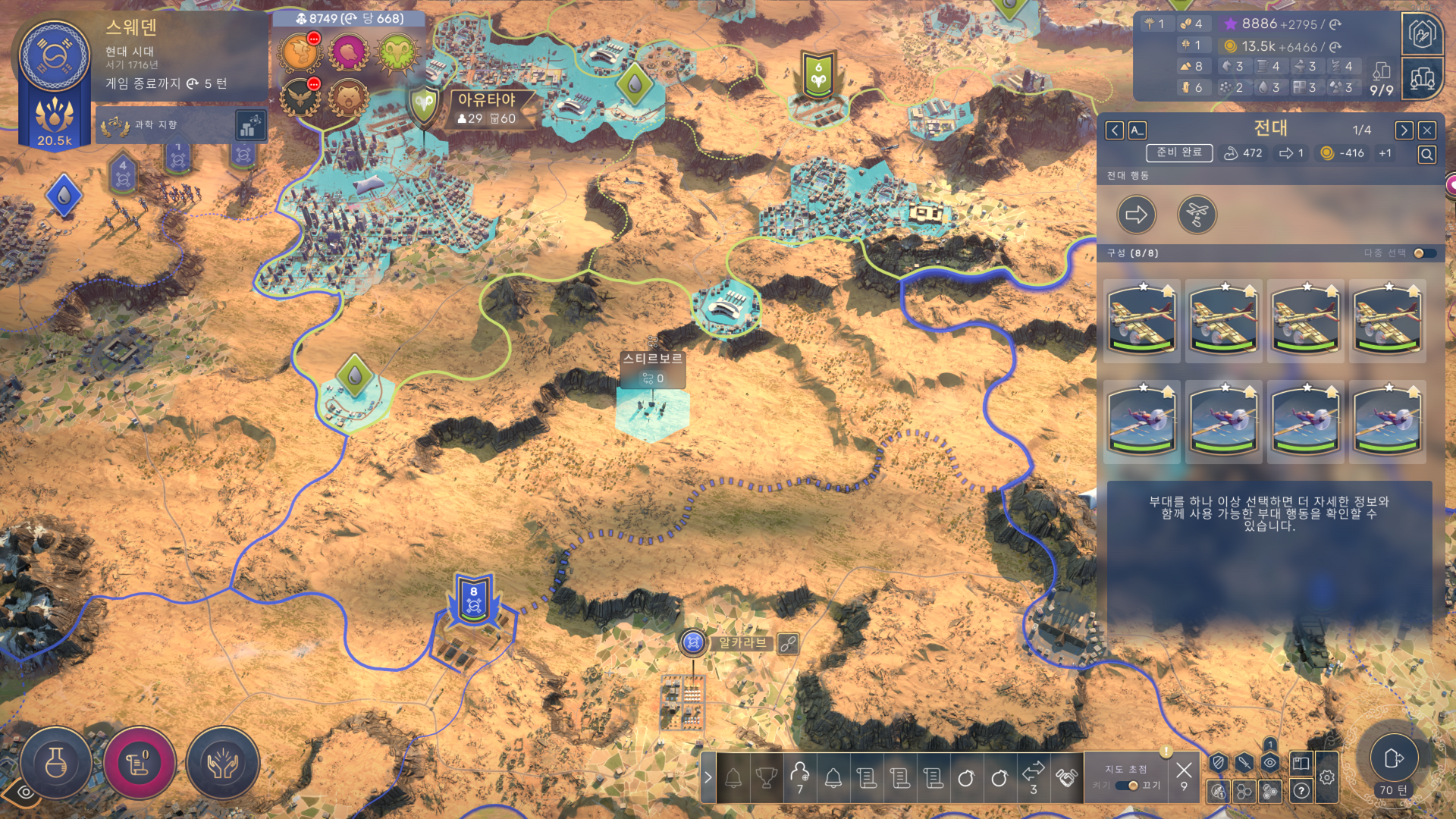Screen dimensions: 1456x819
Task: End turn with the 70 턴 button
Action: [x=1394, y=758]
